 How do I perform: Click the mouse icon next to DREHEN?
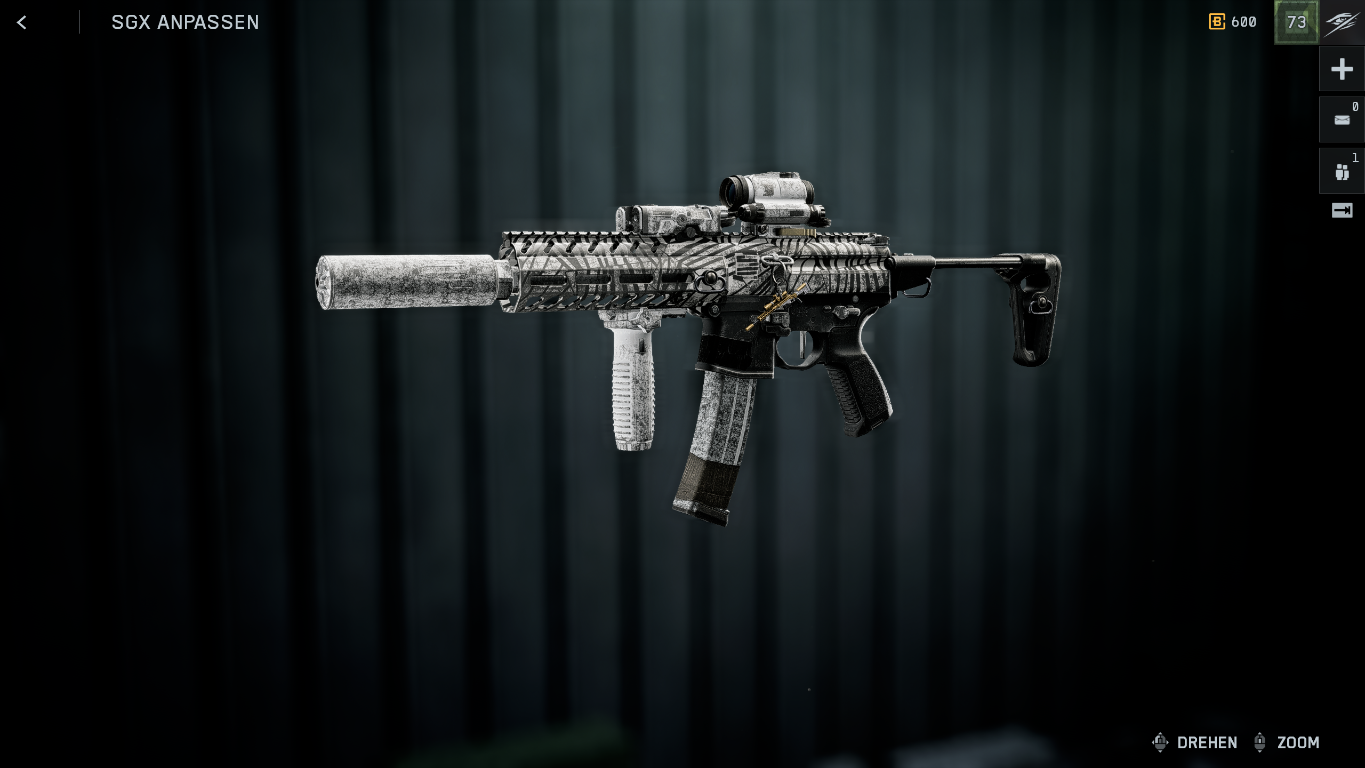pyautogui.click(x=1160, y=742)
